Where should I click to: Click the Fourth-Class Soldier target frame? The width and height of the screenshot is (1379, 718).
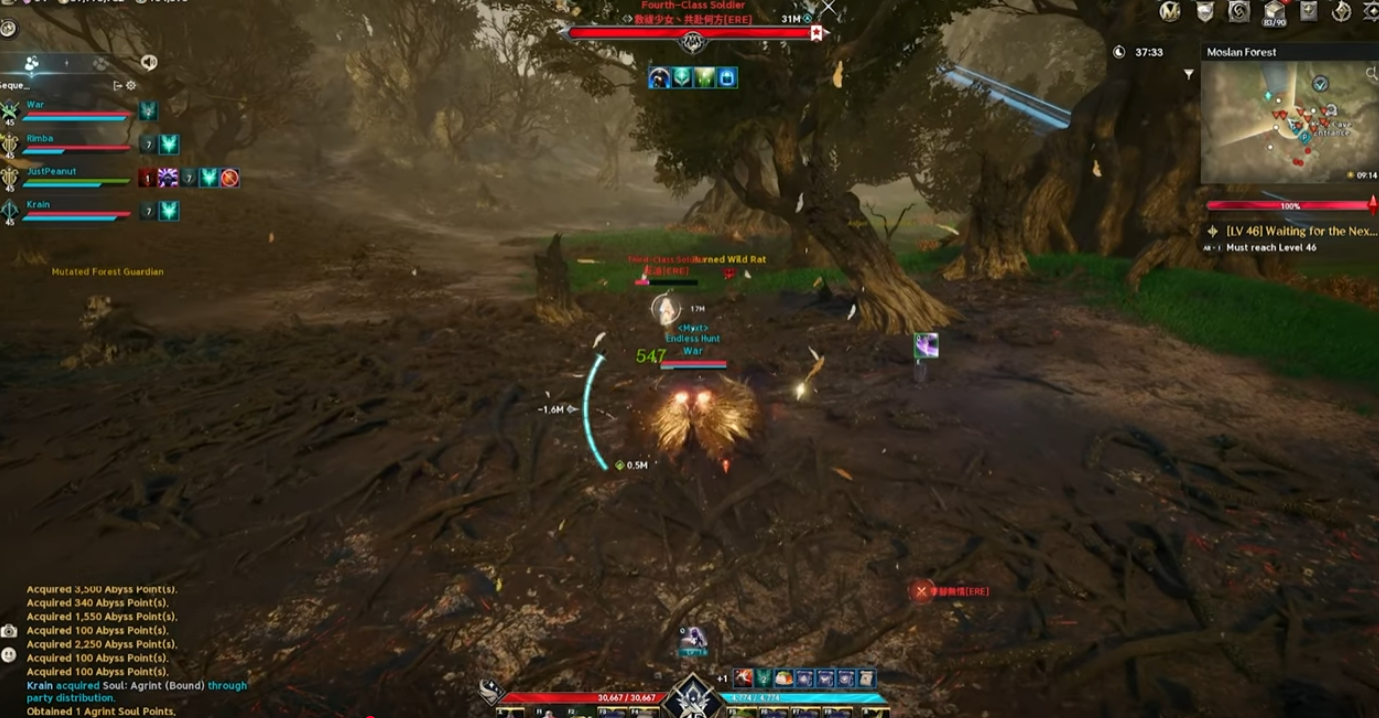[x=692, y=33]
